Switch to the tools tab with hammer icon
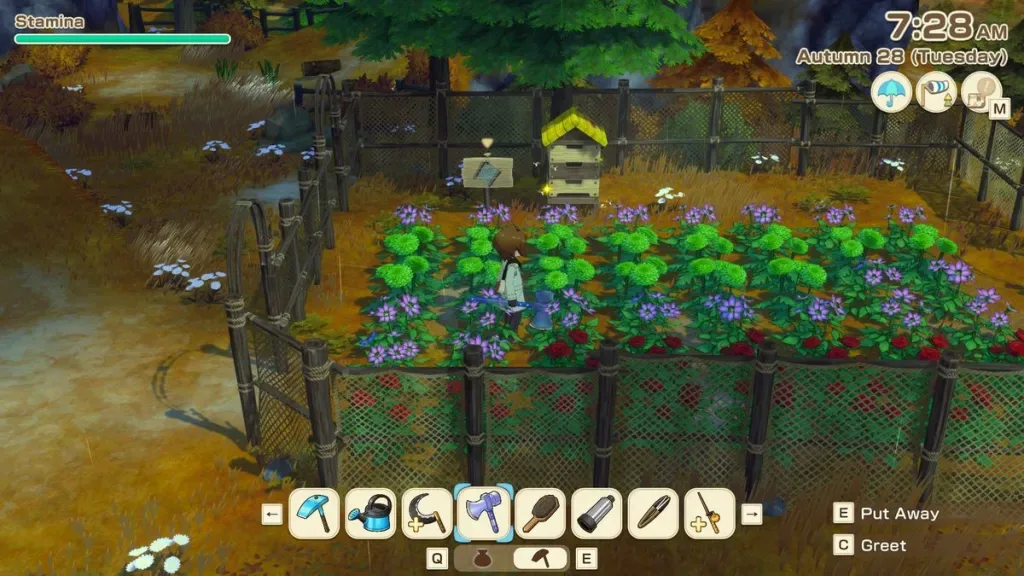This screenshot has height=576, width=1024. (542, 558)
